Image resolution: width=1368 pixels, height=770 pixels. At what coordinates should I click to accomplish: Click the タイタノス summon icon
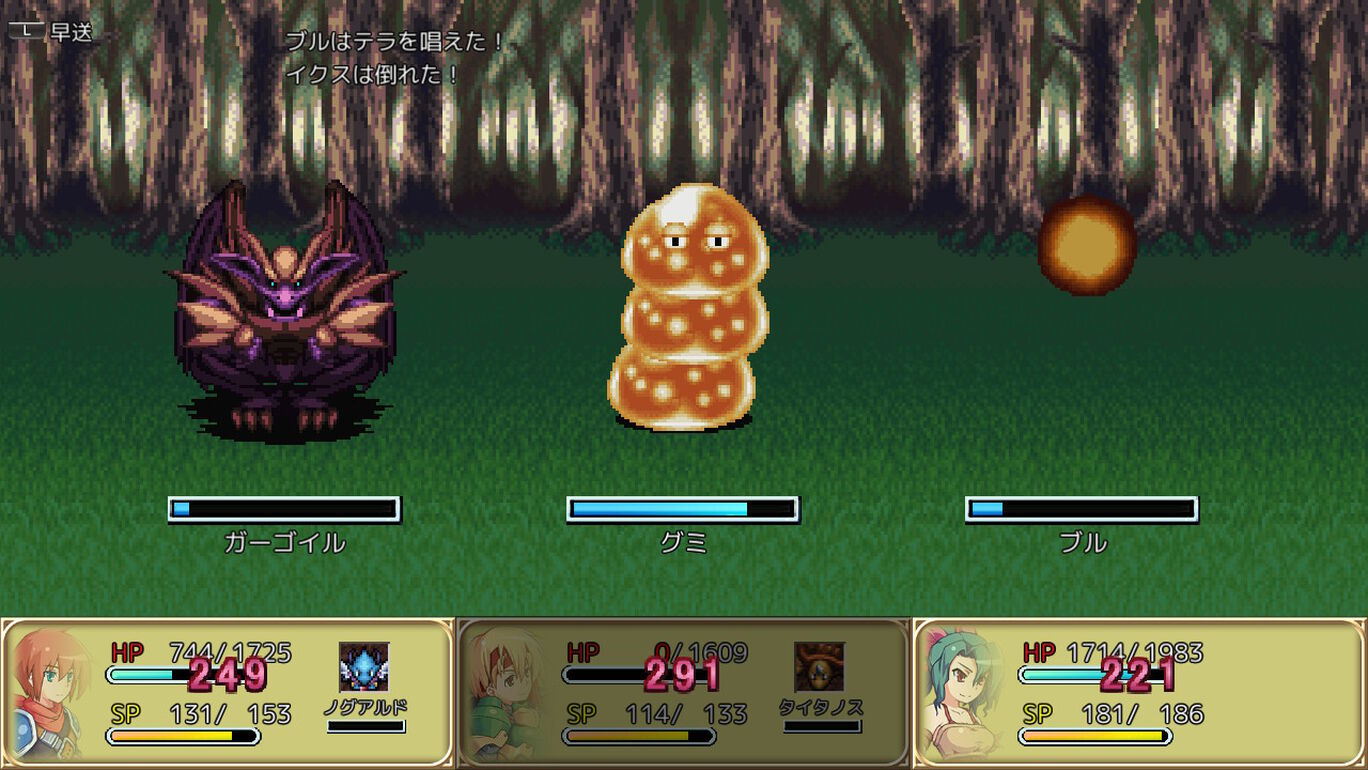[819, 667]
